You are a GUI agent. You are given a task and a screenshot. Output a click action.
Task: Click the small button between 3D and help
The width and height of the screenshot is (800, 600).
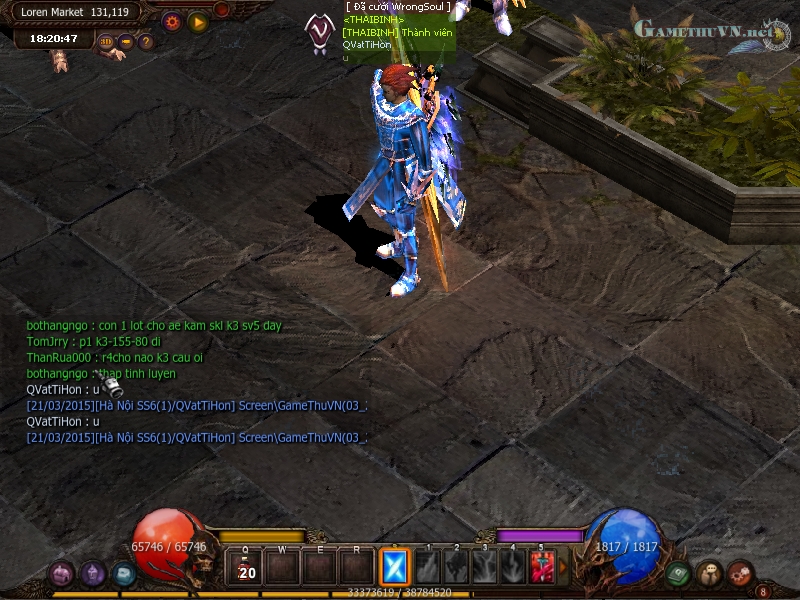[127, 42]
